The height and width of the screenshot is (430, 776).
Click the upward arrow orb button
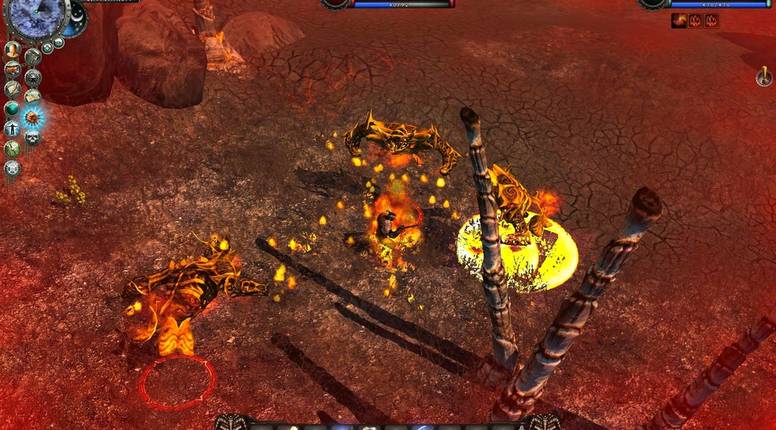(x=12, y=128)
